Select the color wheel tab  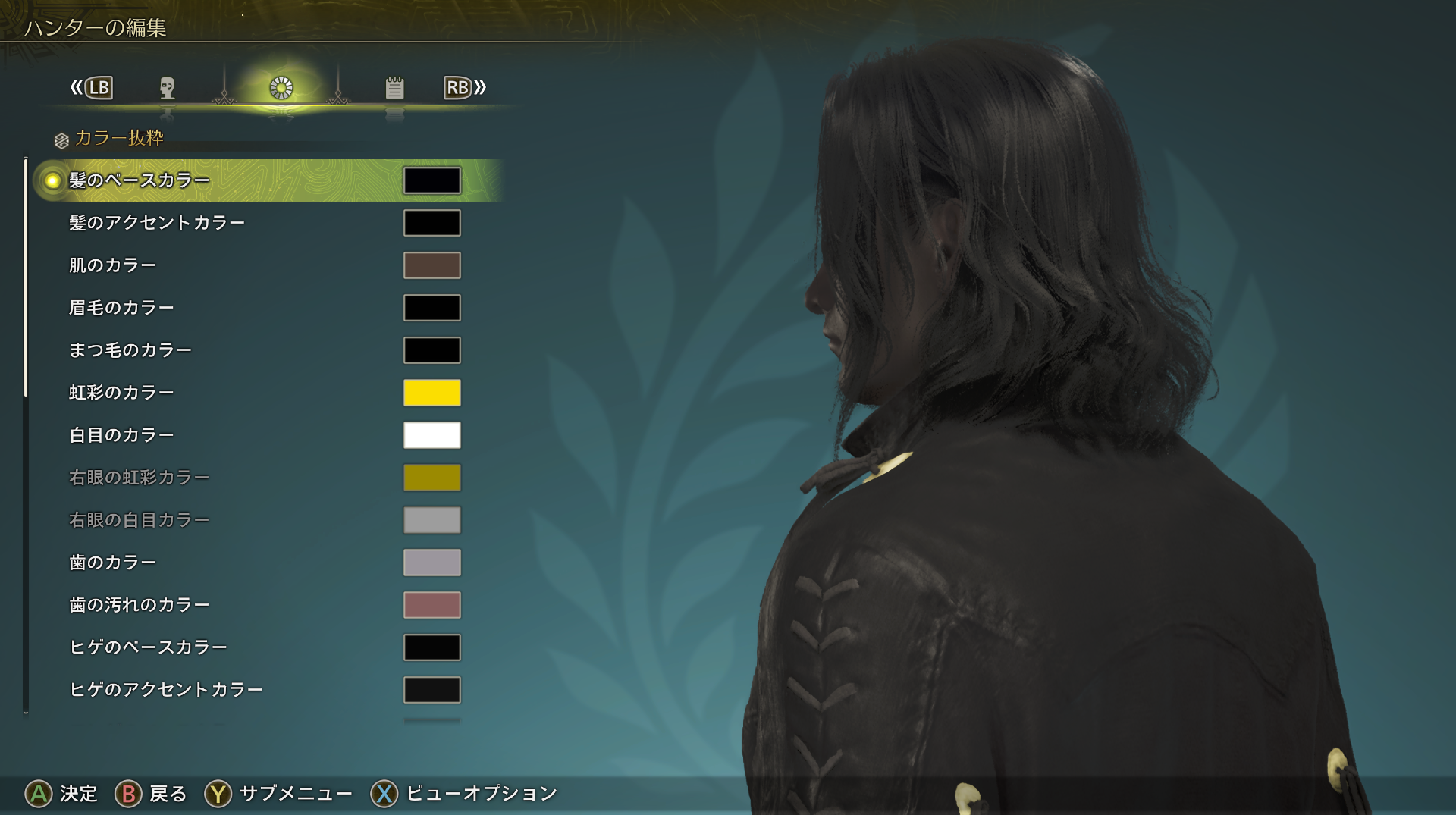pyautogui.click(x=281, y=89)
